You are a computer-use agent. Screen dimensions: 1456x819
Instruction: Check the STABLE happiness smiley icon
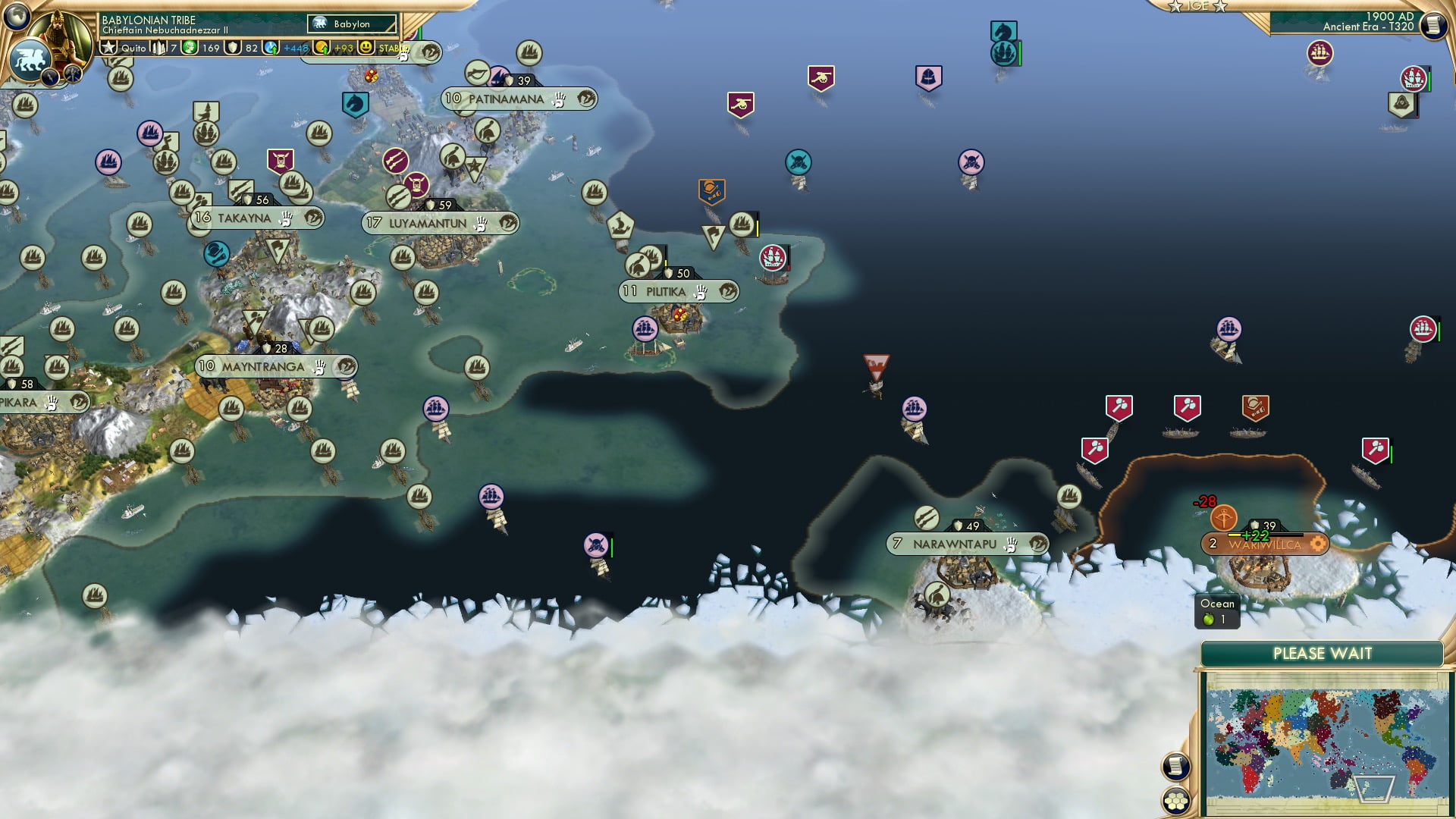[x=366, y=48]
